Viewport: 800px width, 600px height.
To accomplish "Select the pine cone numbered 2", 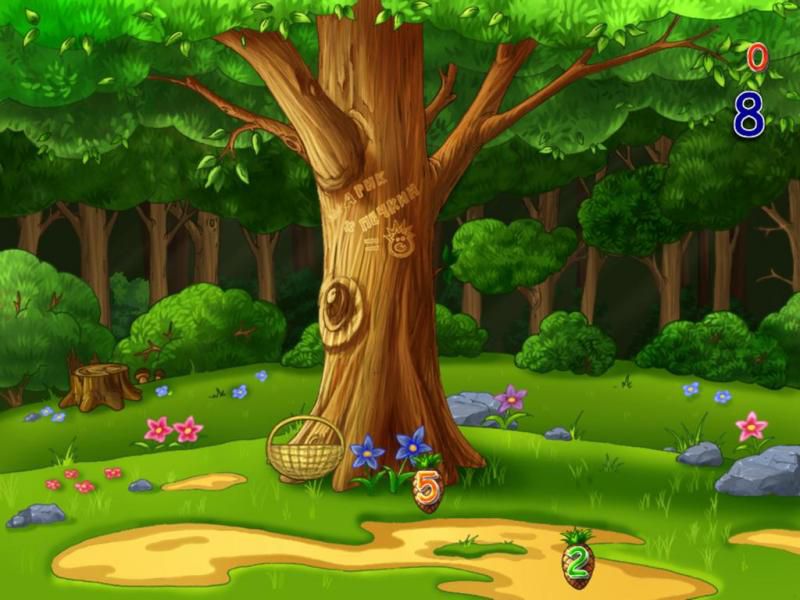I will pos(577,564).
